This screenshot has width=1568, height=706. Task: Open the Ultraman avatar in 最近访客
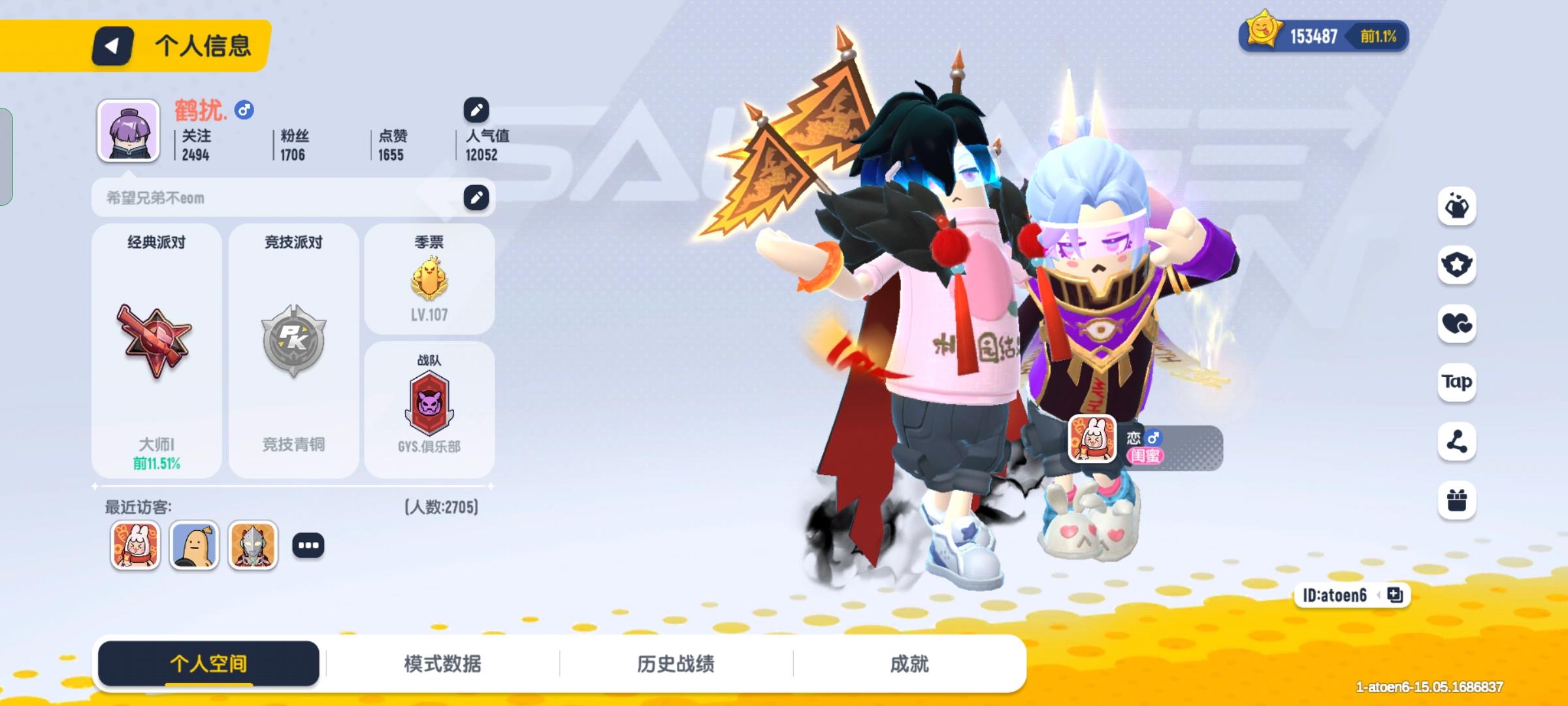tap(251, 544)
